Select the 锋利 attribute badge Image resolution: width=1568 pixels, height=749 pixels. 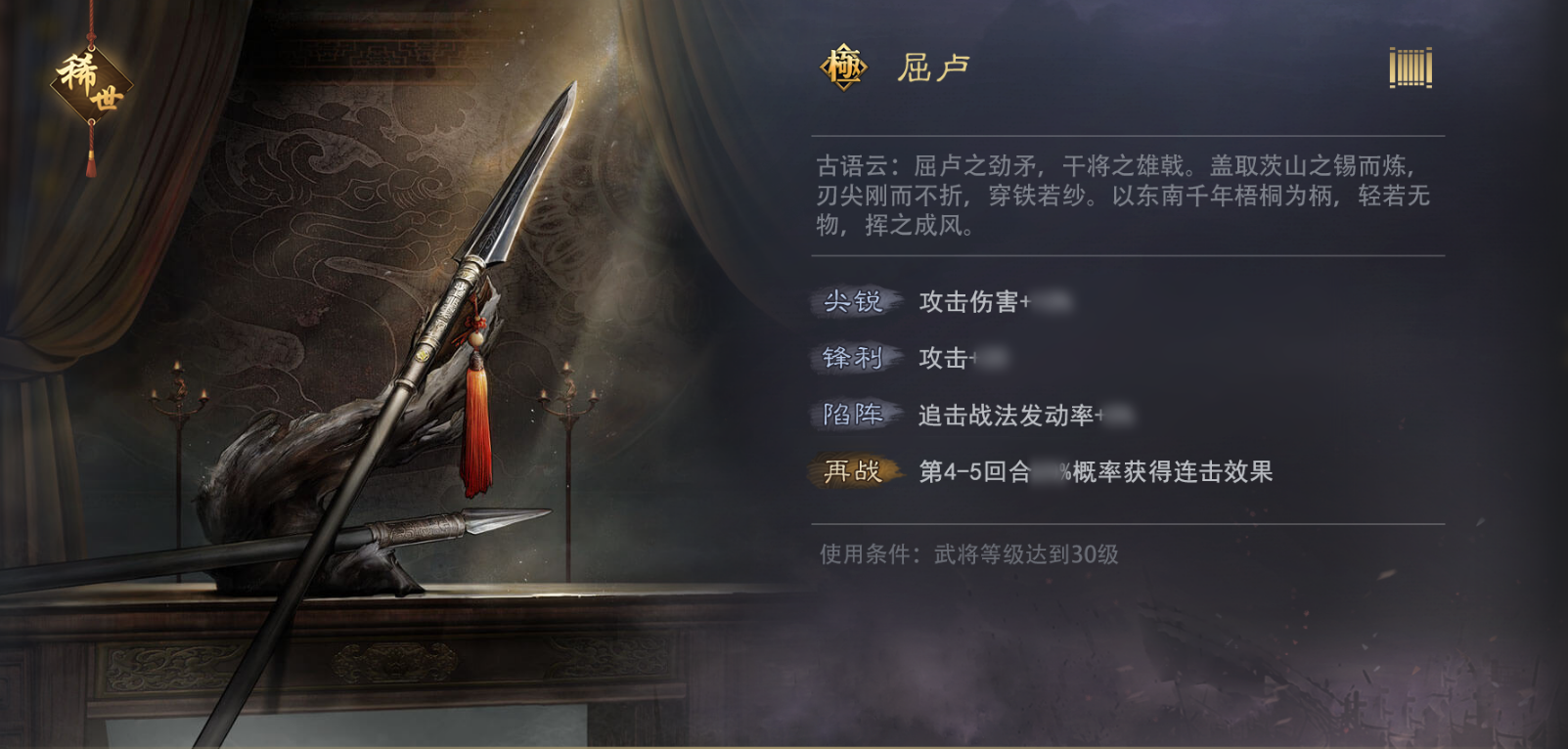tap(853, 360)
